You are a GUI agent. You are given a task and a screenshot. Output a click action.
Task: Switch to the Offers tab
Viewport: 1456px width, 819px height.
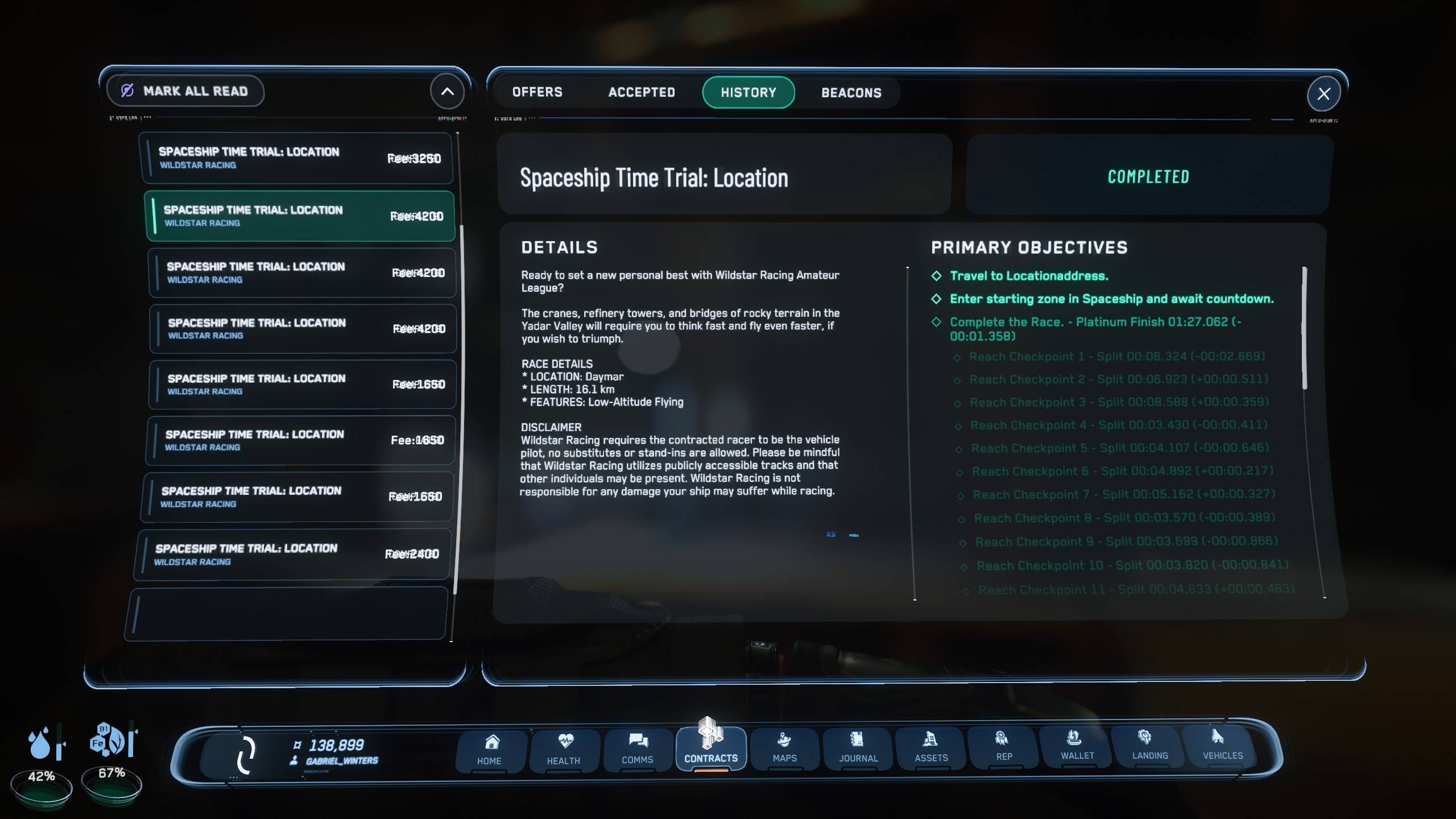537,92
